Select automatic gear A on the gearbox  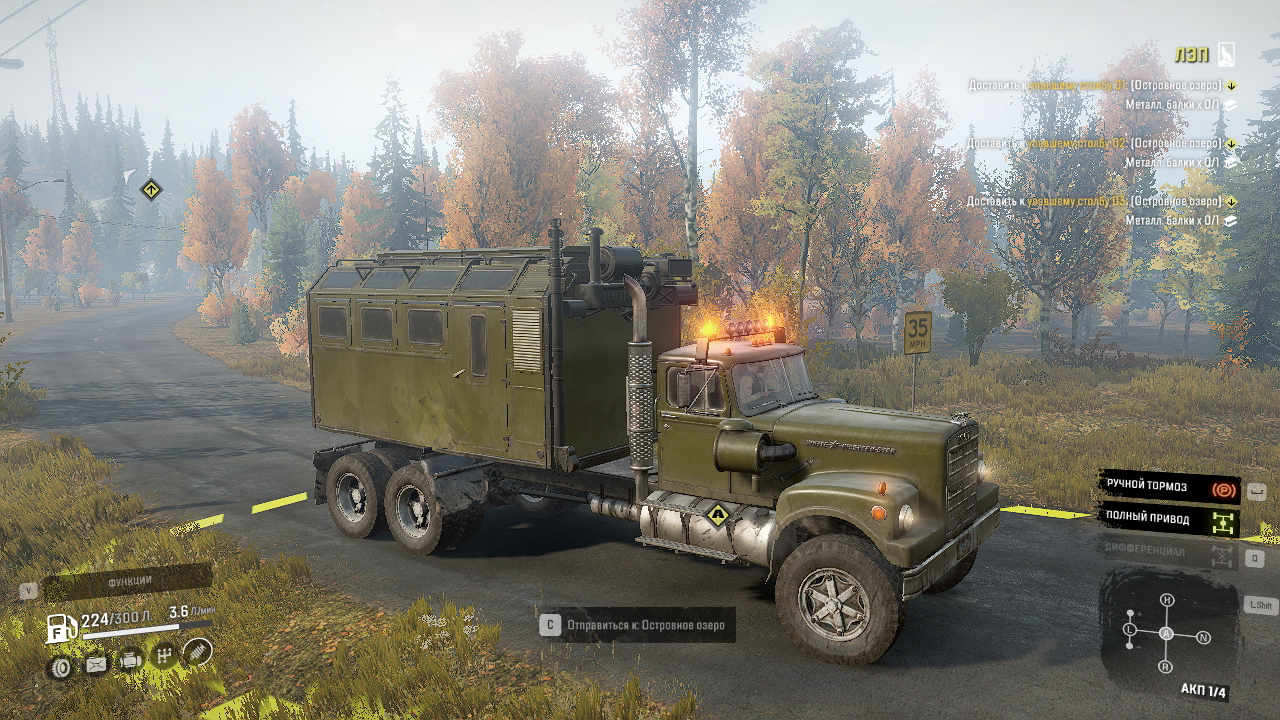(x=1166, y=634)
